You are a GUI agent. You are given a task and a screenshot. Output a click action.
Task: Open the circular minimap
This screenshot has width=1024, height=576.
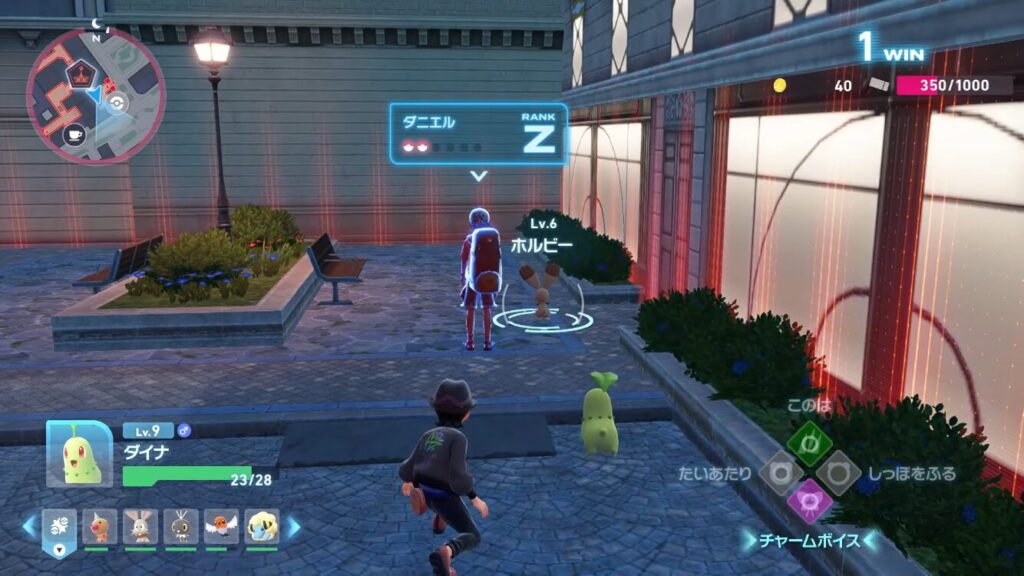coord(95,96)
